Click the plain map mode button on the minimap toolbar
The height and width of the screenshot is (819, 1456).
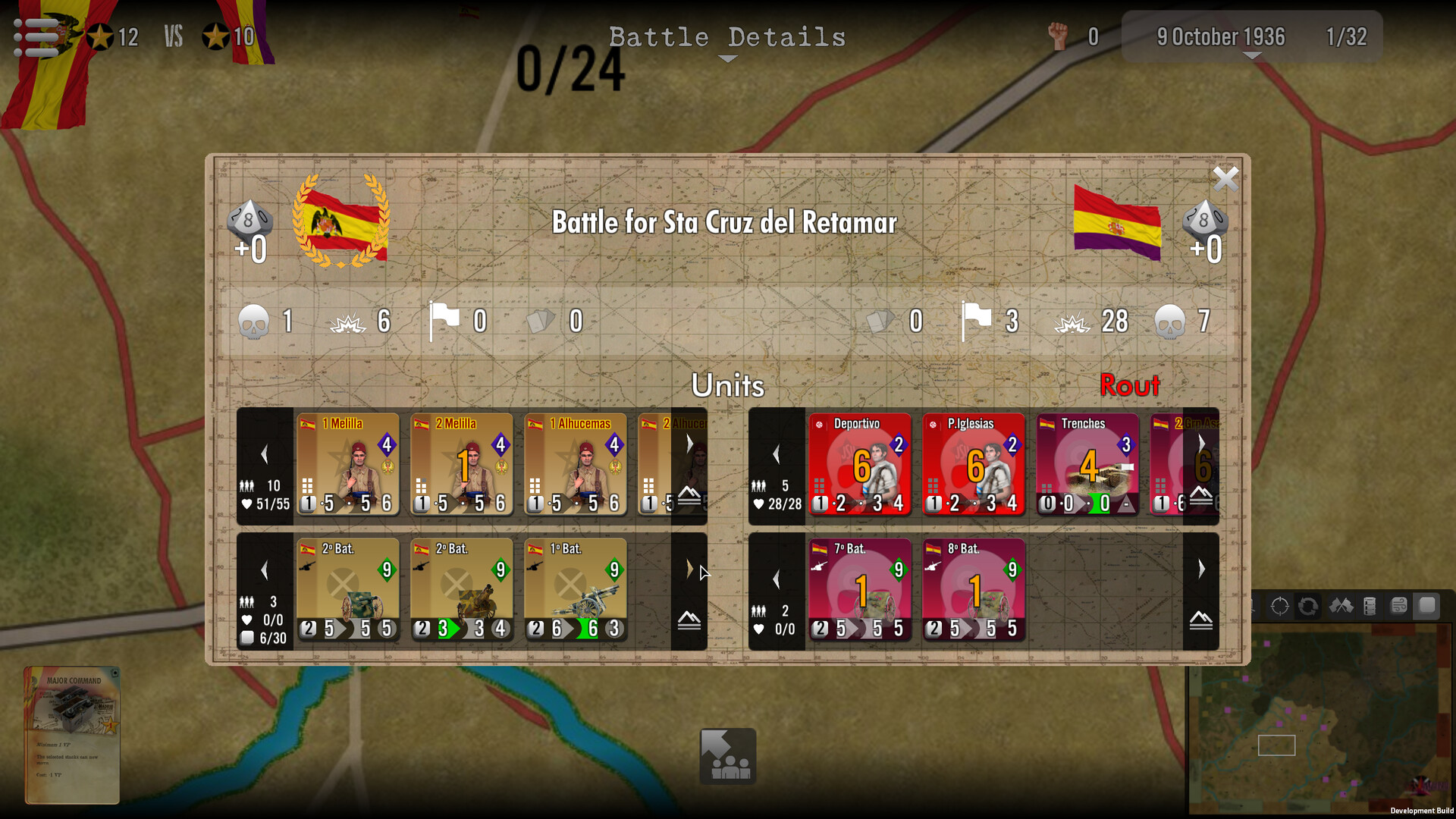click(x=1426, y=605)
